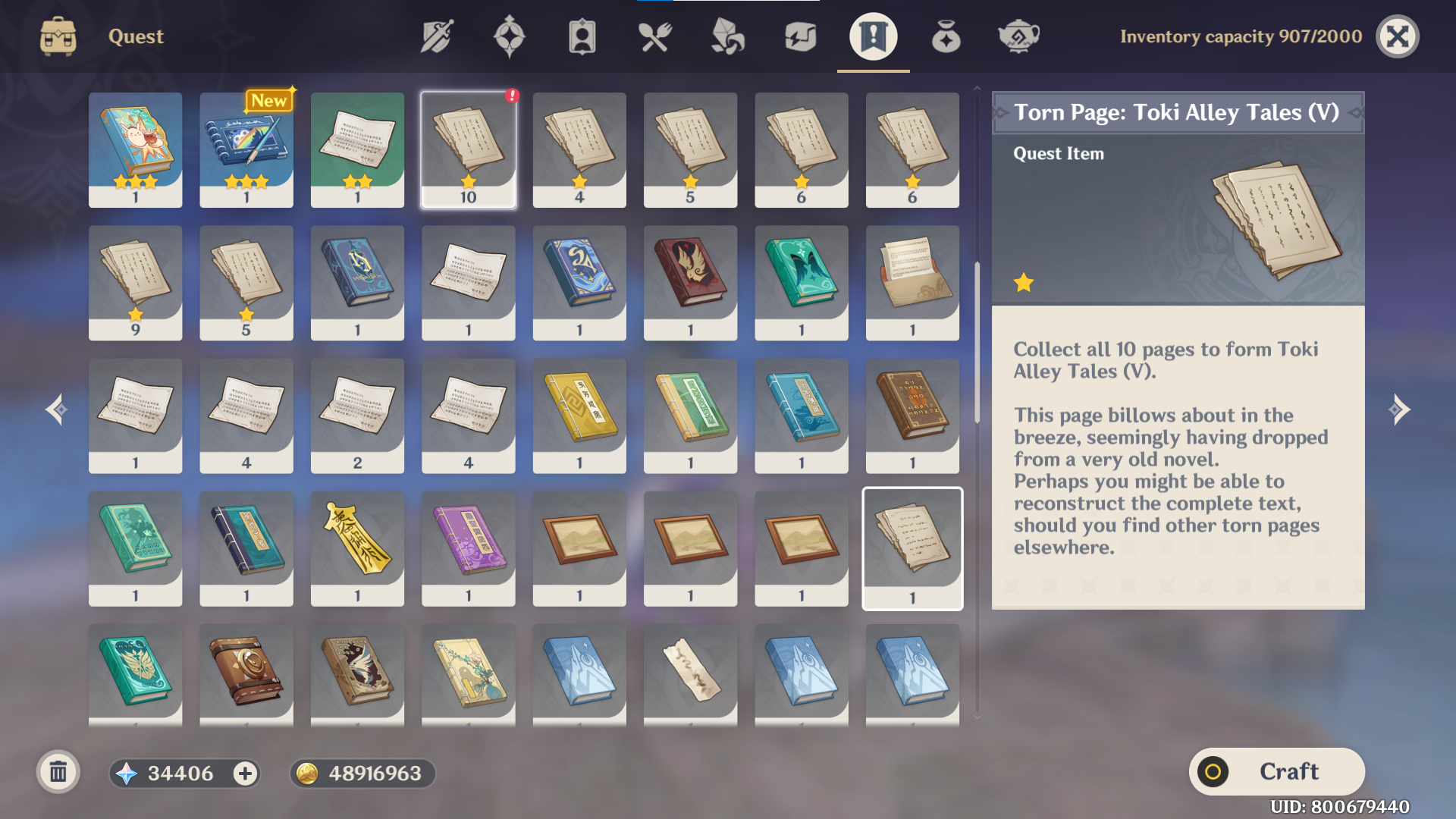
Task: Open the Furnishings teapot category
Action: [x=1018, y=36]
